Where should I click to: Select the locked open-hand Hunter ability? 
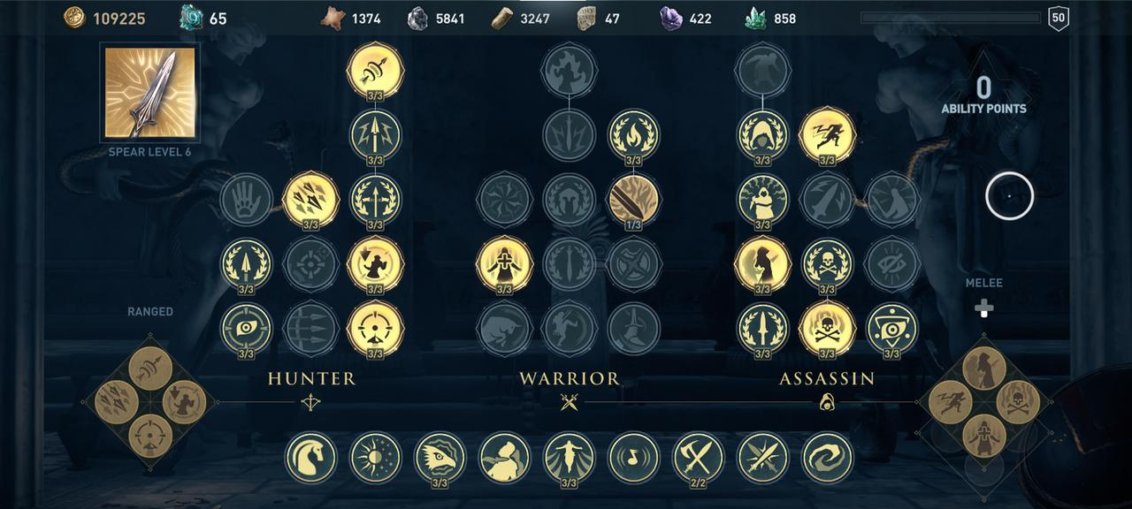point(247,199)
